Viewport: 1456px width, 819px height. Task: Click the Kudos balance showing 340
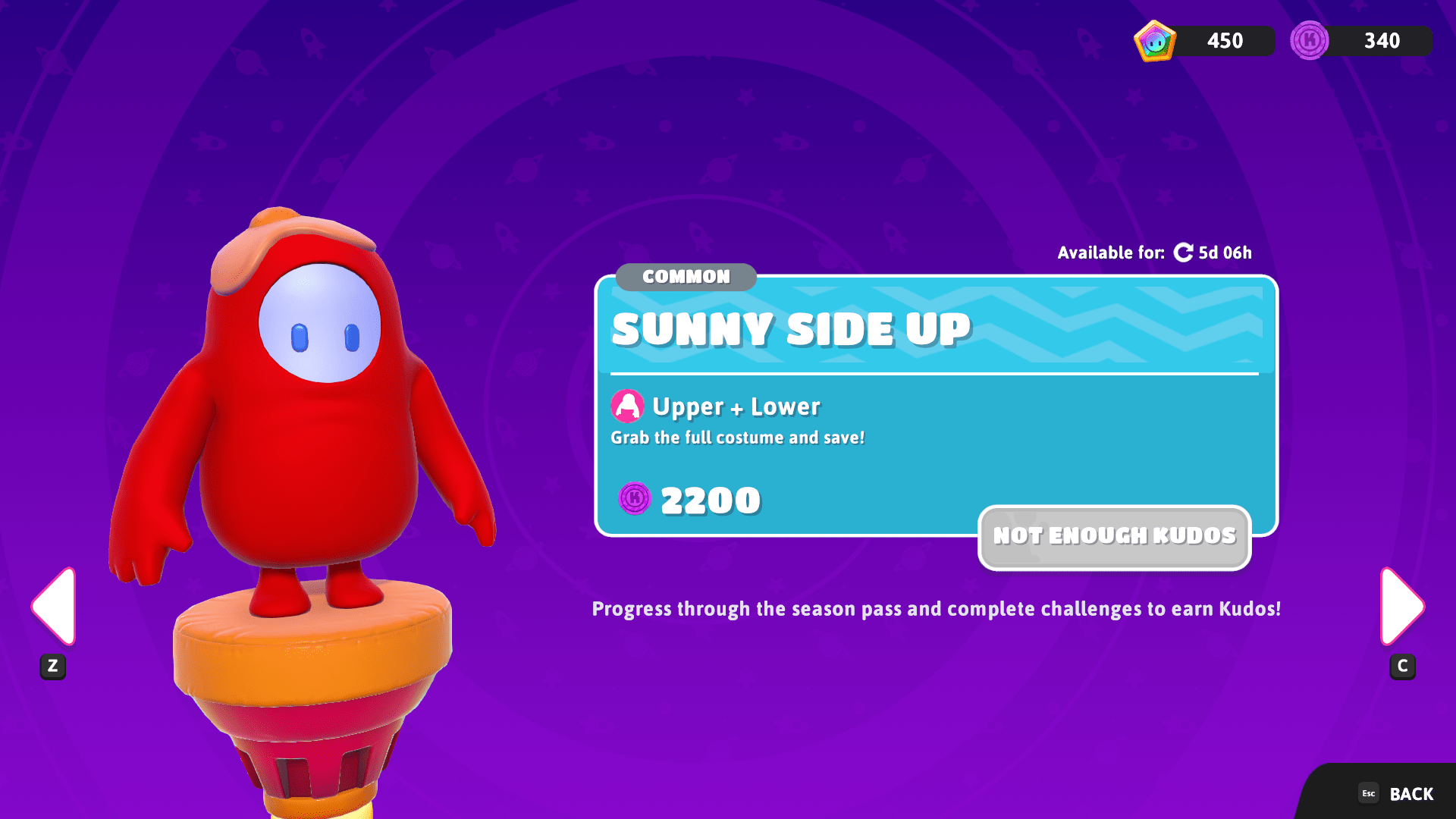tap(1382, 40)
